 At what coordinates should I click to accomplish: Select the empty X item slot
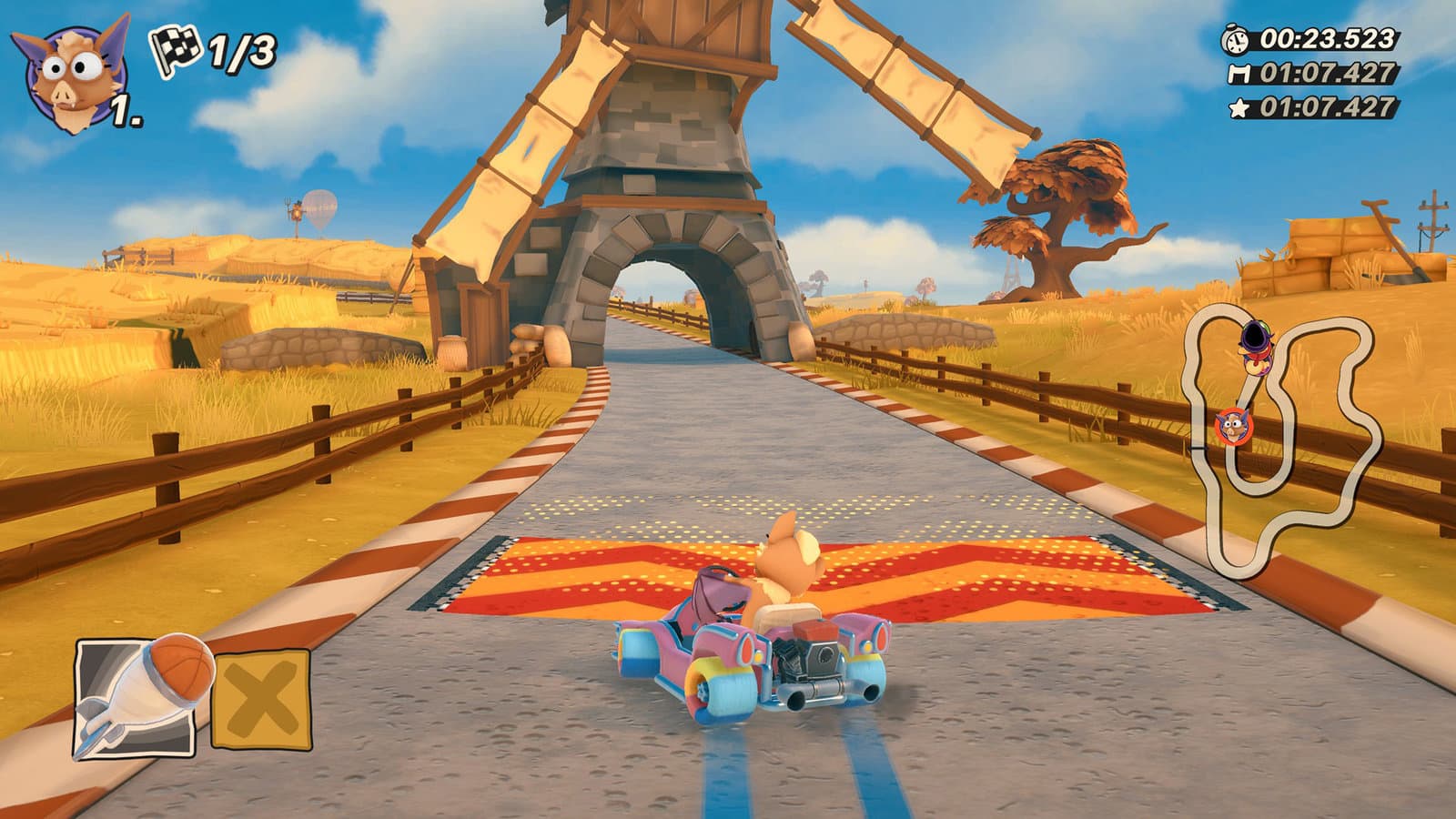tap(261, 699)
